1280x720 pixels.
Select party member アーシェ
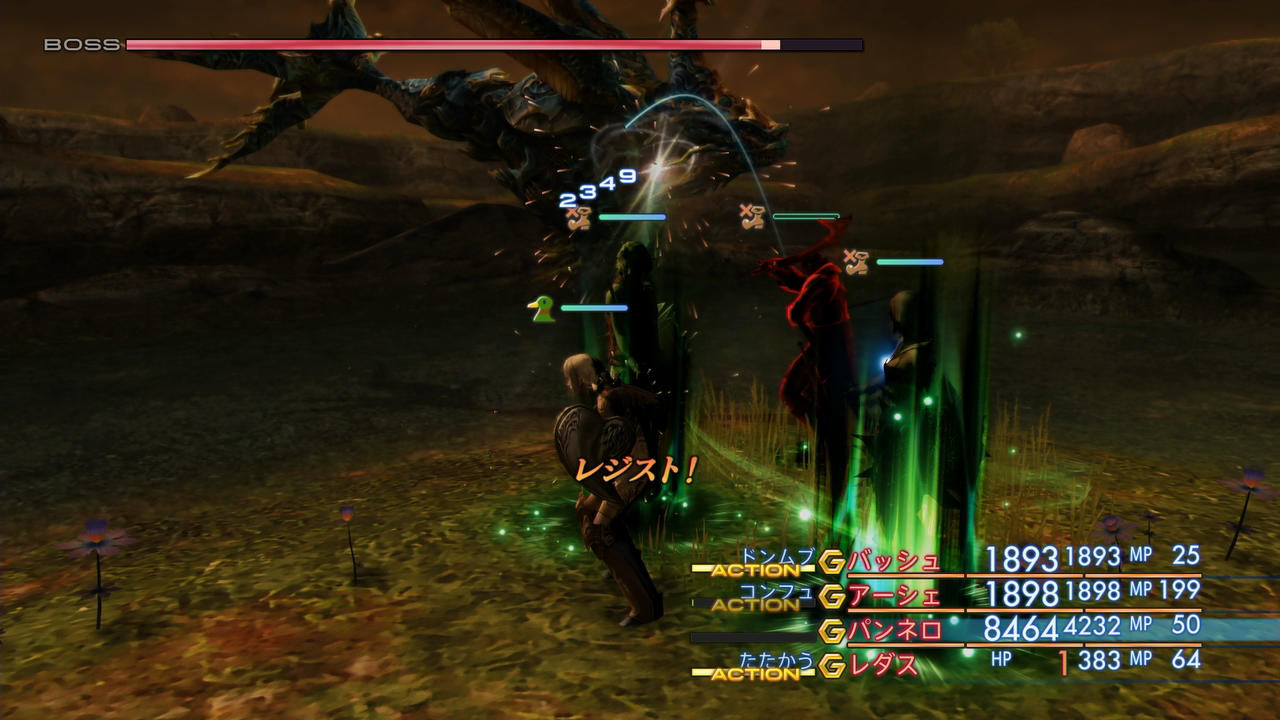pos(894,596)
